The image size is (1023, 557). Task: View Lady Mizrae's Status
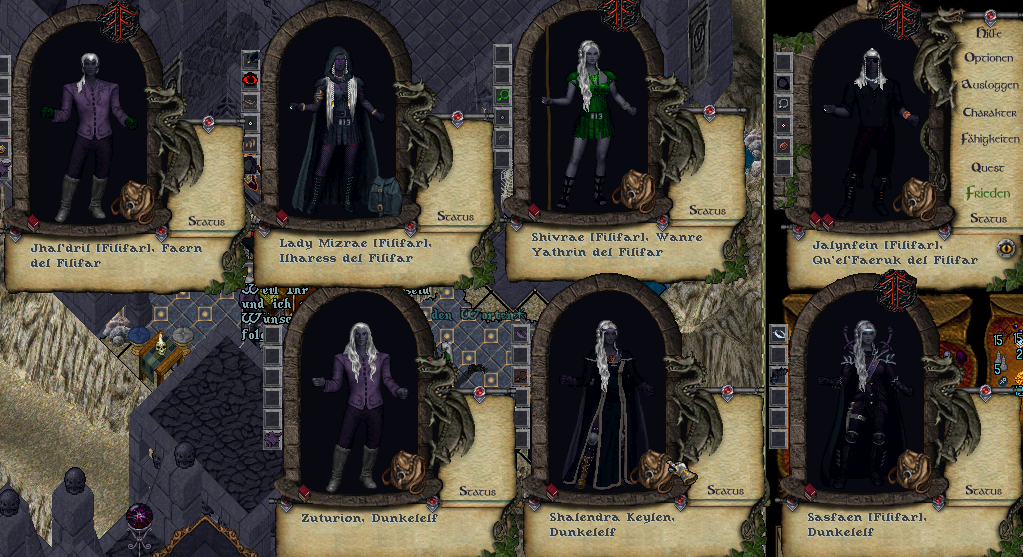coord(455,215)
